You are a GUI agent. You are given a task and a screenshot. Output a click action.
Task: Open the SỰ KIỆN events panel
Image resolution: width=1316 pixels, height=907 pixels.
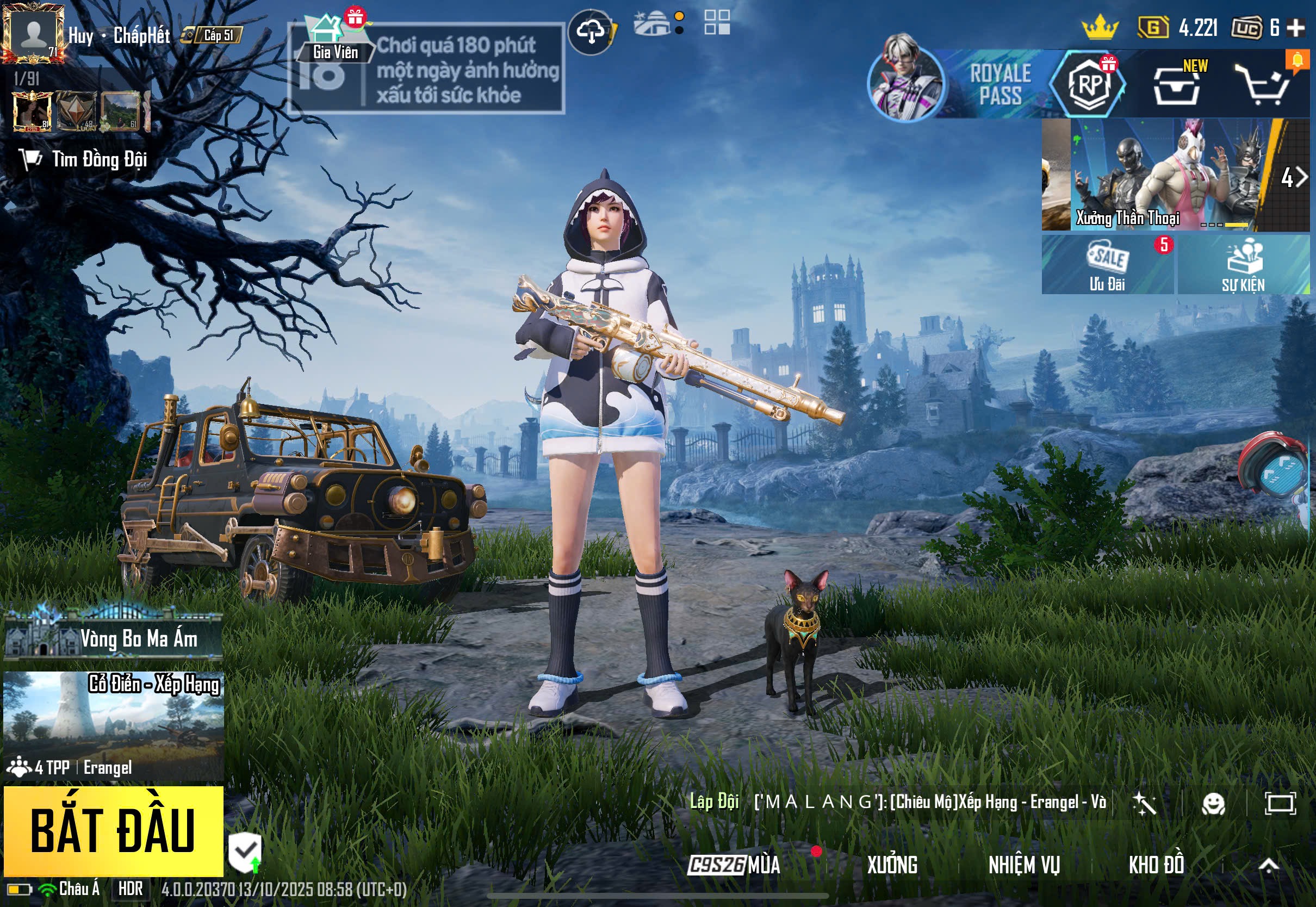[1243, 265]
